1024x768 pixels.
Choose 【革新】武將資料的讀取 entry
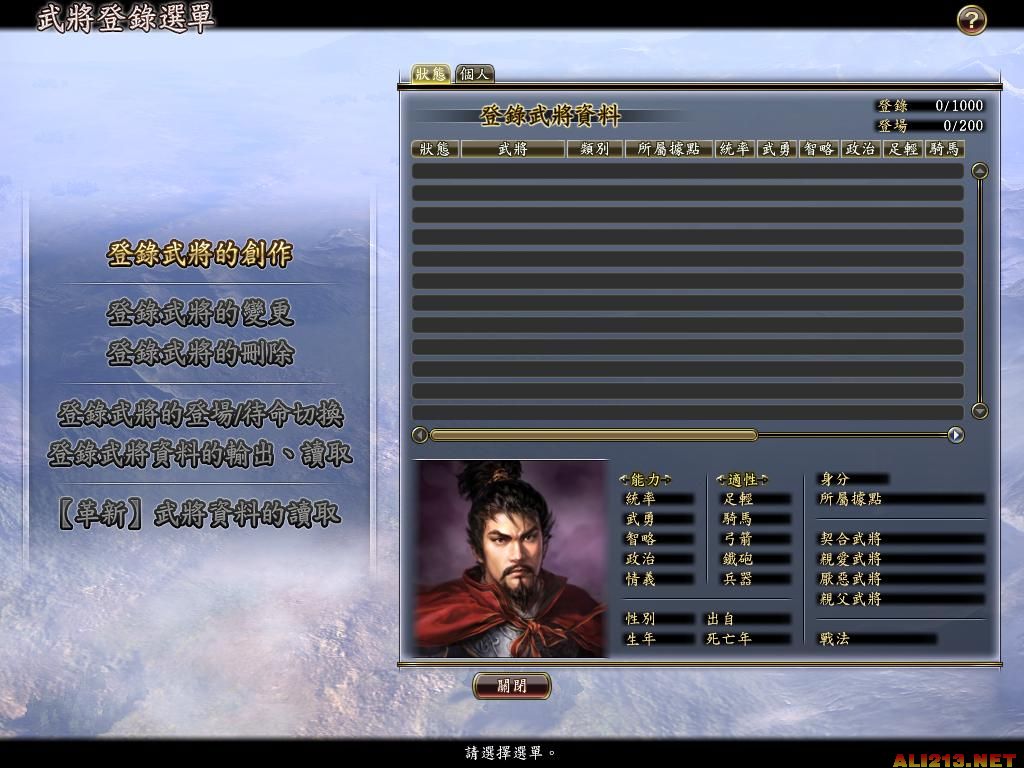(x=200, y=514)
